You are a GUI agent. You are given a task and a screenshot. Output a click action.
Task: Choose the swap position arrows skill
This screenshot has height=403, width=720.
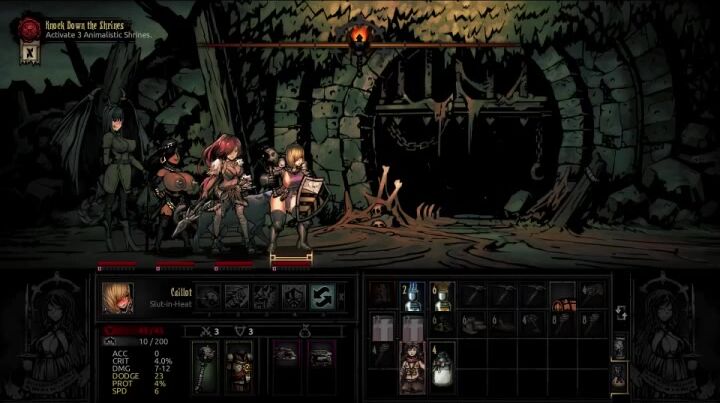pyautogui.click(x=322, y=294)
